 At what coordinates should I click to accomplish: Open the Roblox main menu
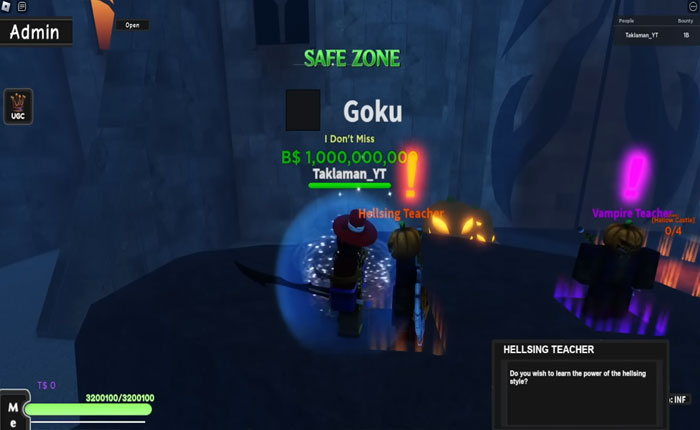[x=6, y=7]
